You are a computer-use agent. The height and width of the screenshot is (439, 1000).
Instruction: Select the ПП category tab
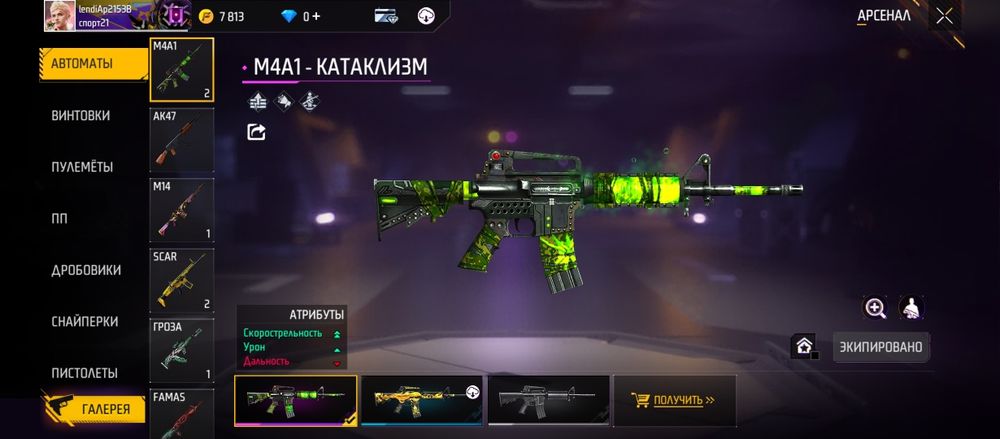pos(59,218)
